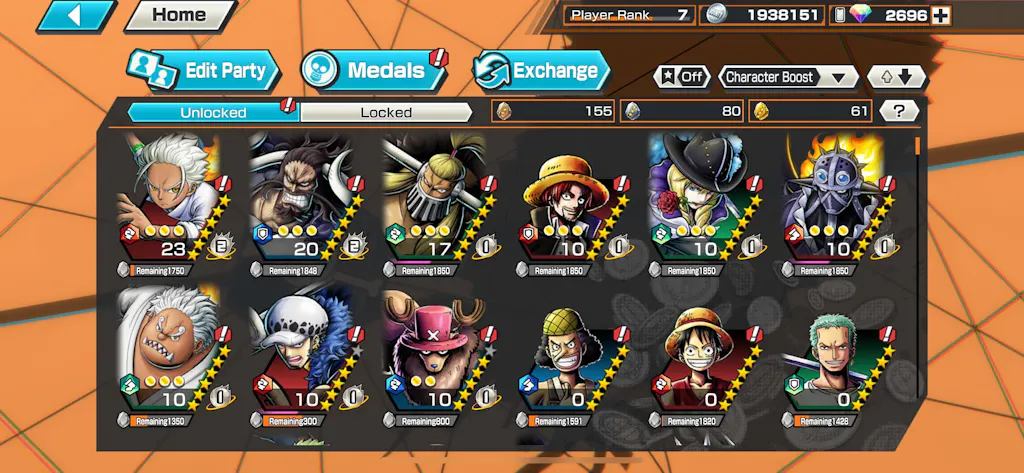Open the Edit Party screen
Viewport: 1024px width, 473px height.
pyautogui.click(x=204, y=71)
